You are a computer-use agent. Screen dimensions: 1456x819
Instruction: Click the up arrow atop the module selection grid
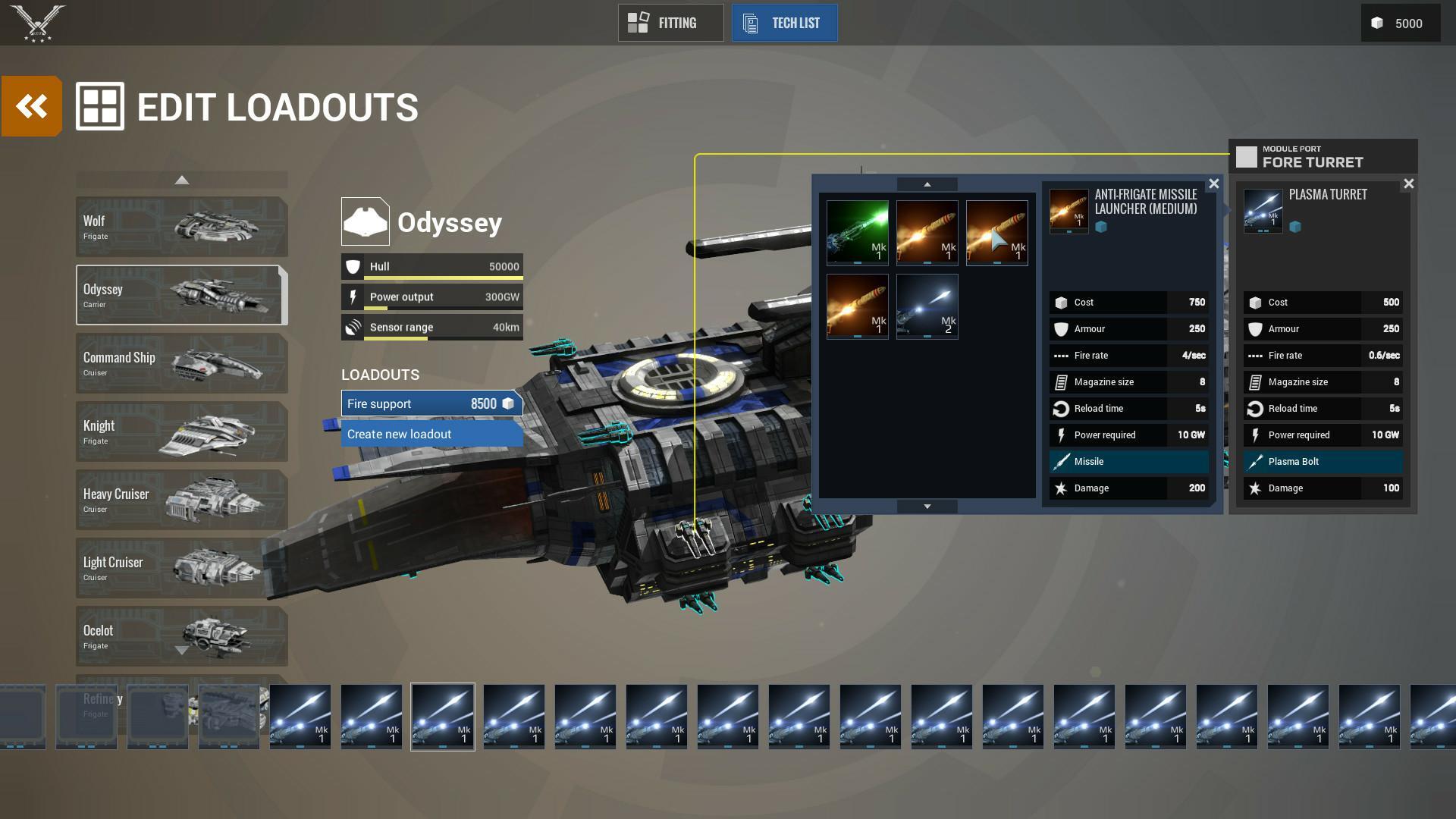point(927,184)
